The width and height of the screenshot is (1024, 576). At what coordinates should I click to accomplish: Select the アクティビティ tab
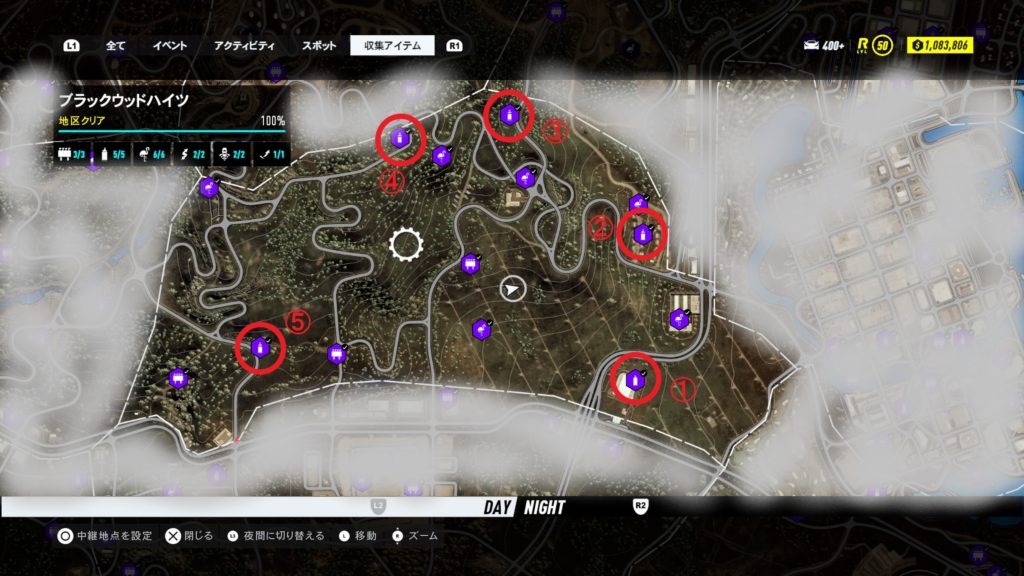243,45
